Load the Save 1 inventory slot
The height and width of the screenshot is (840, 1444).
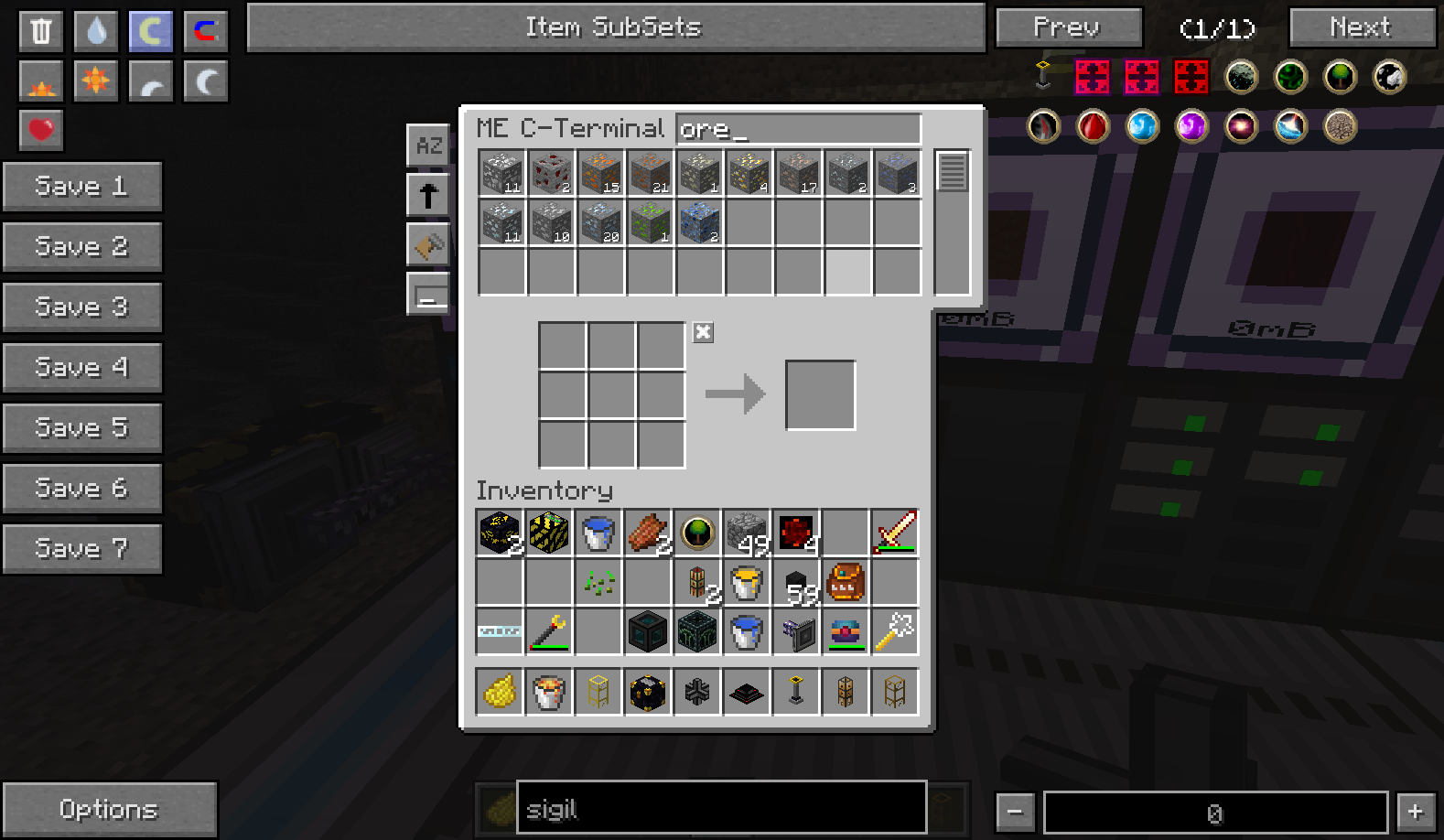point(81,187)
